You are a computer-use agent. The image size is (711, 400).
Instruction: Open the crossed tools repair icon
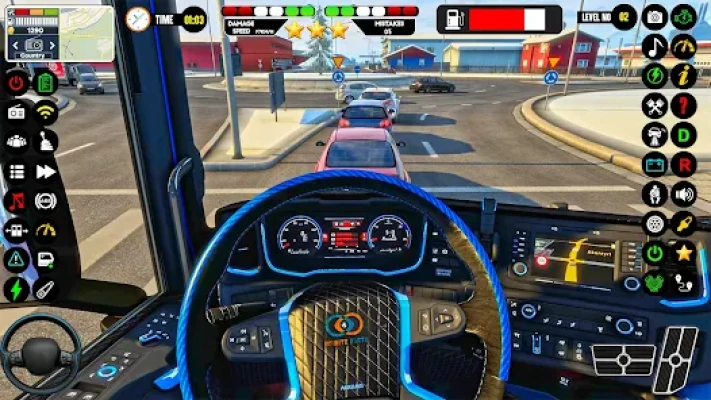(655, 105)
